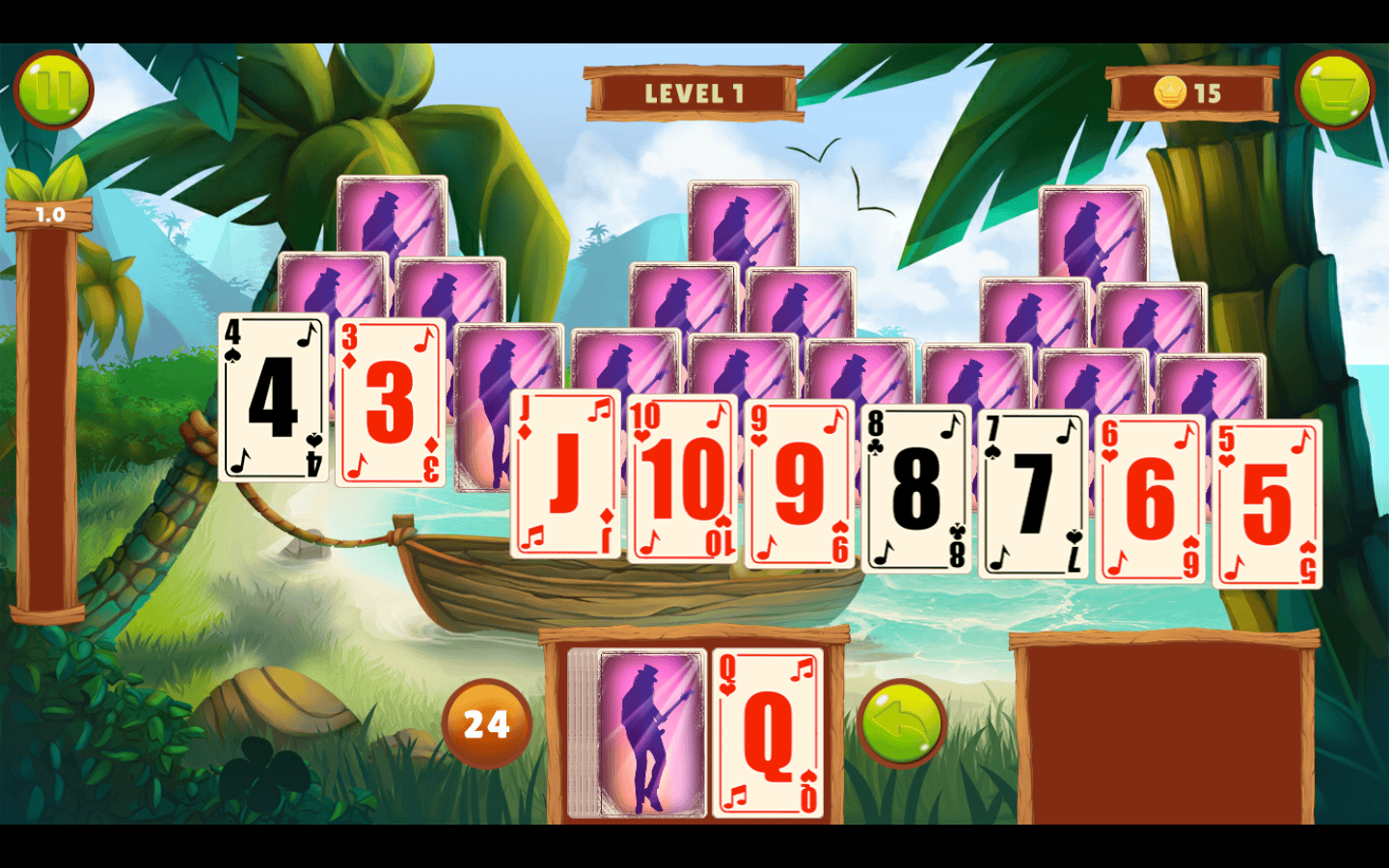The width and height of the screenshot is (1389, 868).
Task: Click the Level 1 banner
Action: 694,91
